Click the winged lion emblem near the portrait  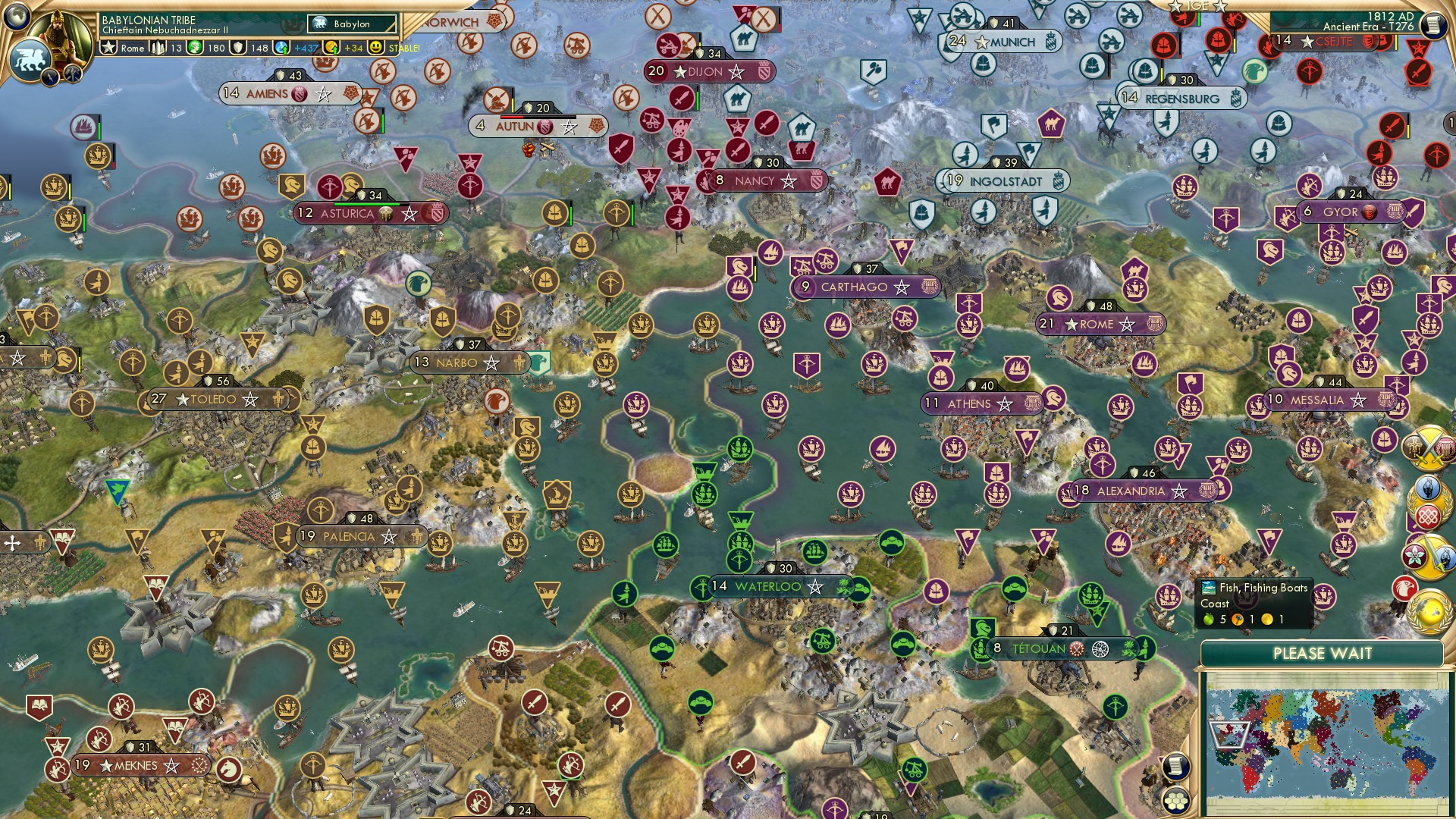30,58
